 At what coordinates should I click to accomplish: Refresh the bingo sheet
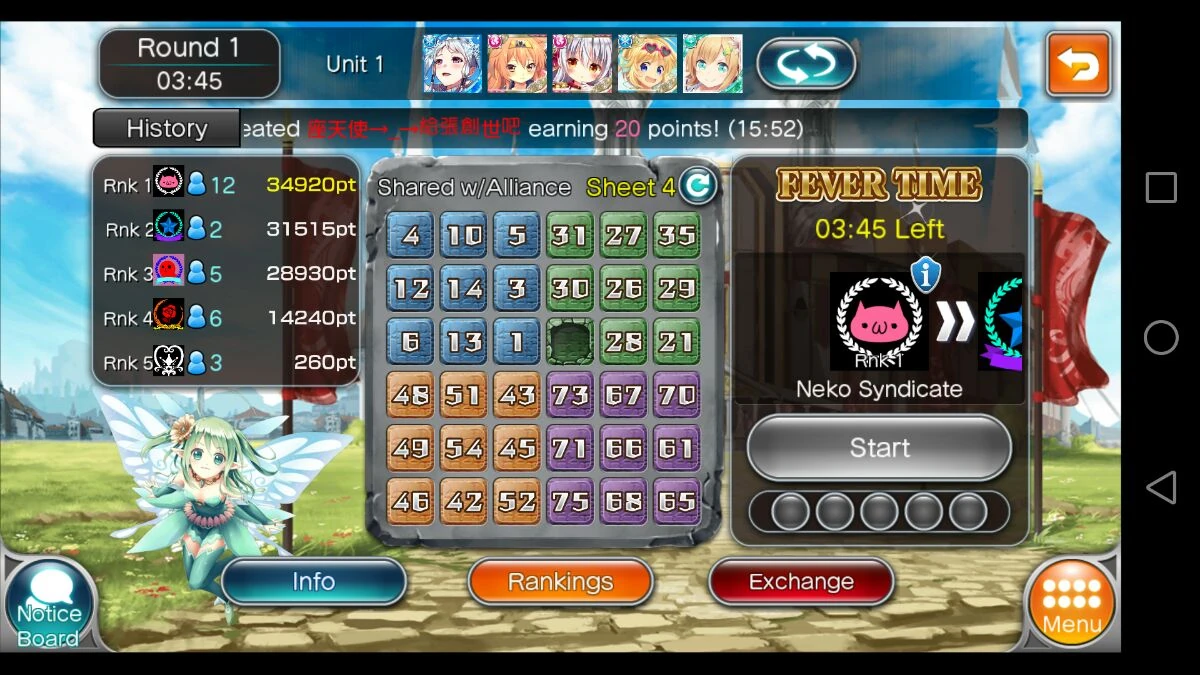click(x=698, y=185)
